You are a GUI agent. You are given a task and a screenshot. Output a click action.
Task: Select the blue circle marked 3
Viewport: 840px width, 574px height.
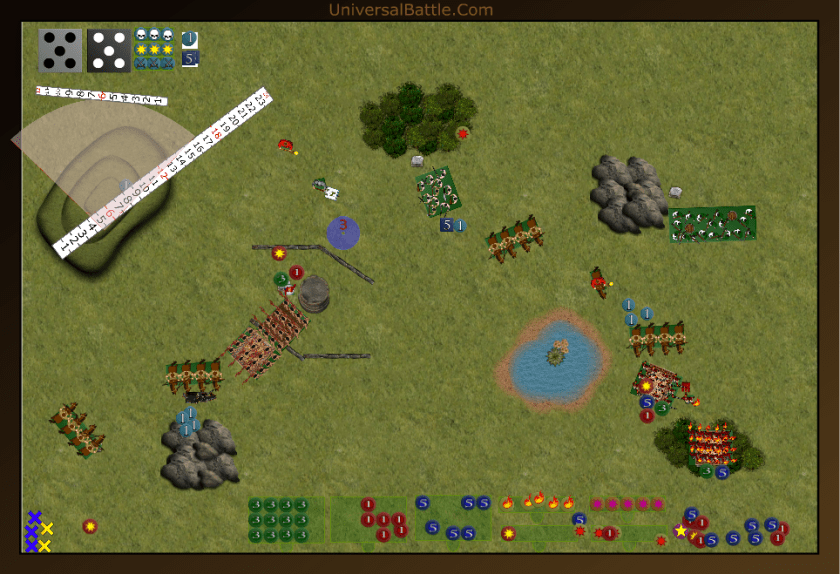coord(343,231)
